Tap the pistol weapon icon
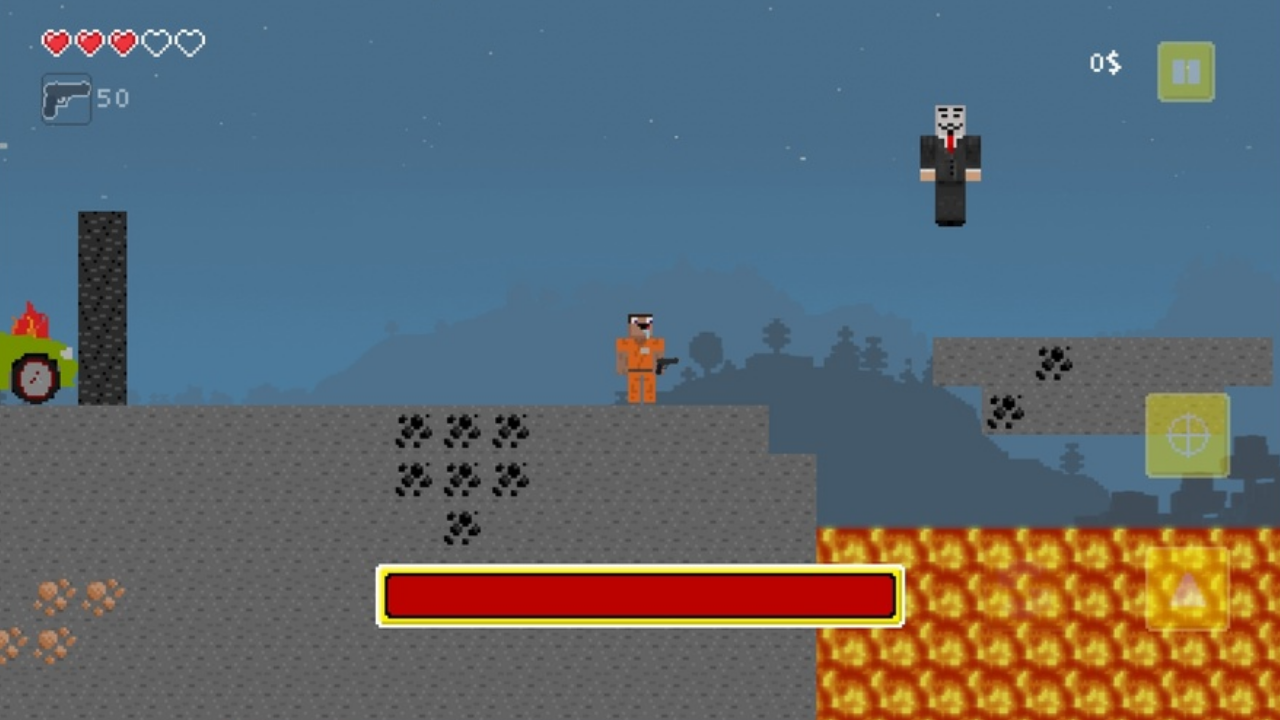The width and height of the screenshot is (1280, 720). click(66, 97)
